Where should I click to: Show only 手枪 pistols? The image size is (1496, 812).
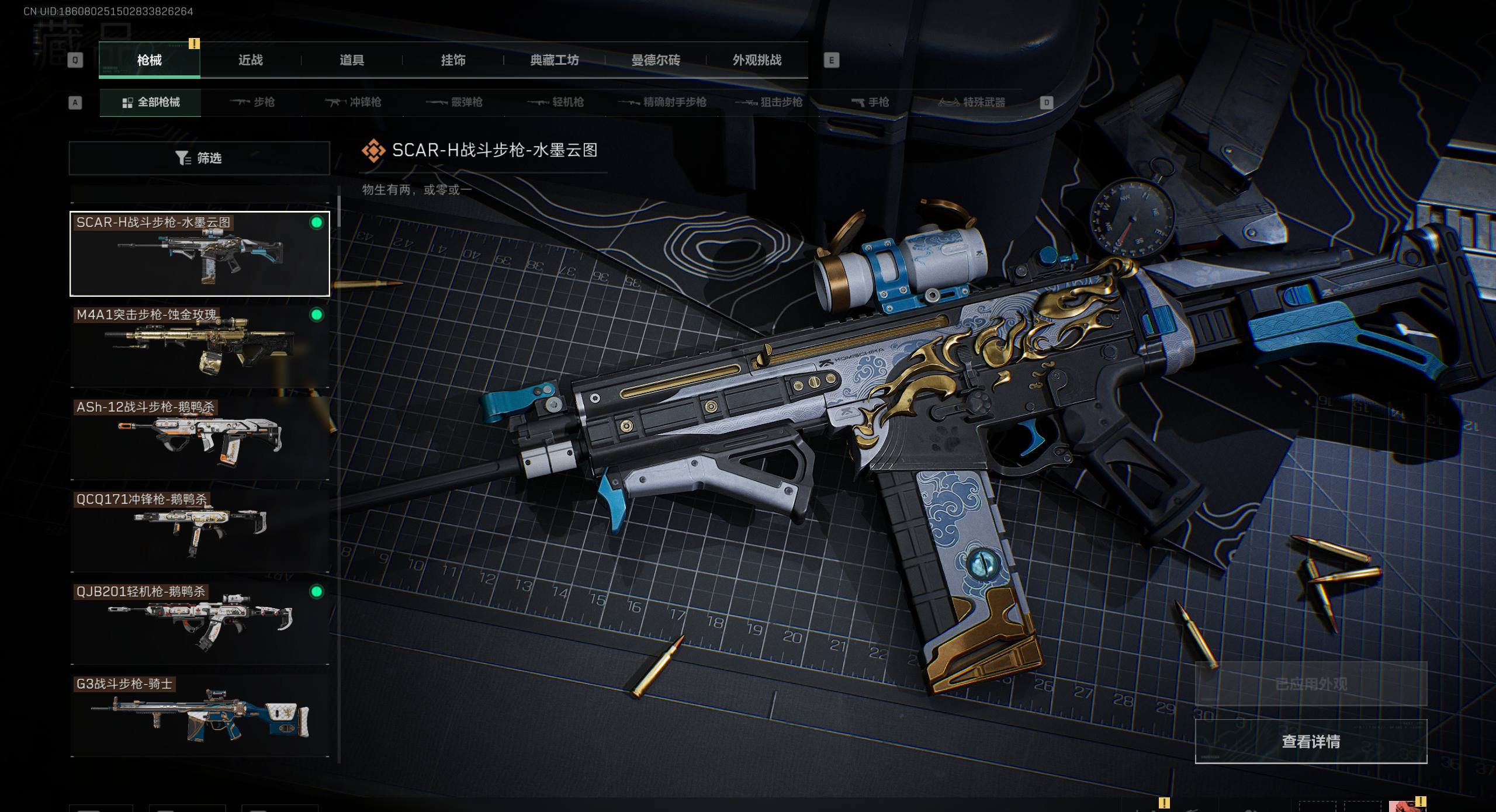870,103
